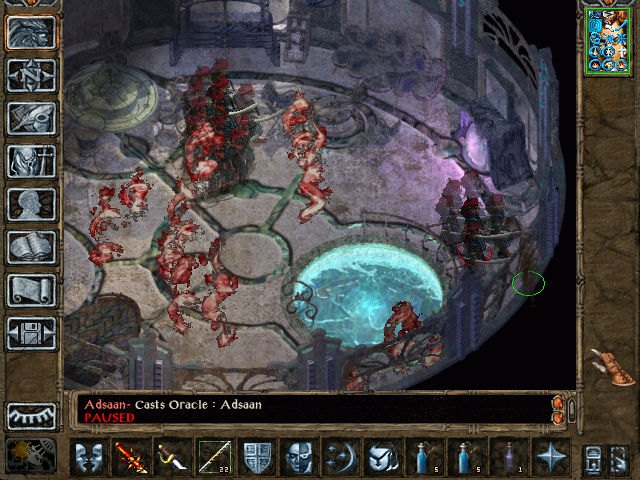The width and height of the screenshot is (640, 480).
Task: Click the closed-eye rest button
Action: 31,416
